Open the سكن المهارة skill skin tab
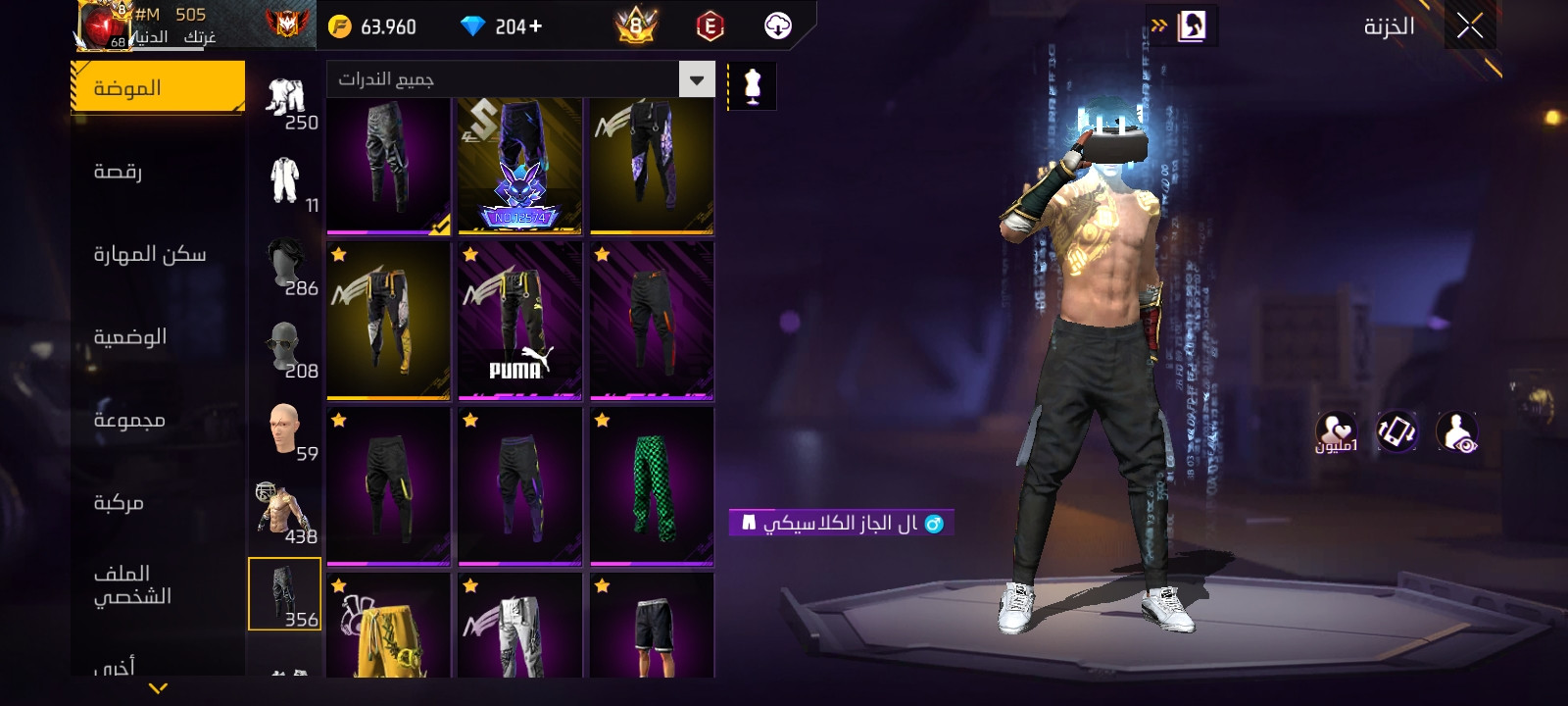This screenshot has width=1568, height=706. tap(149, 254)
